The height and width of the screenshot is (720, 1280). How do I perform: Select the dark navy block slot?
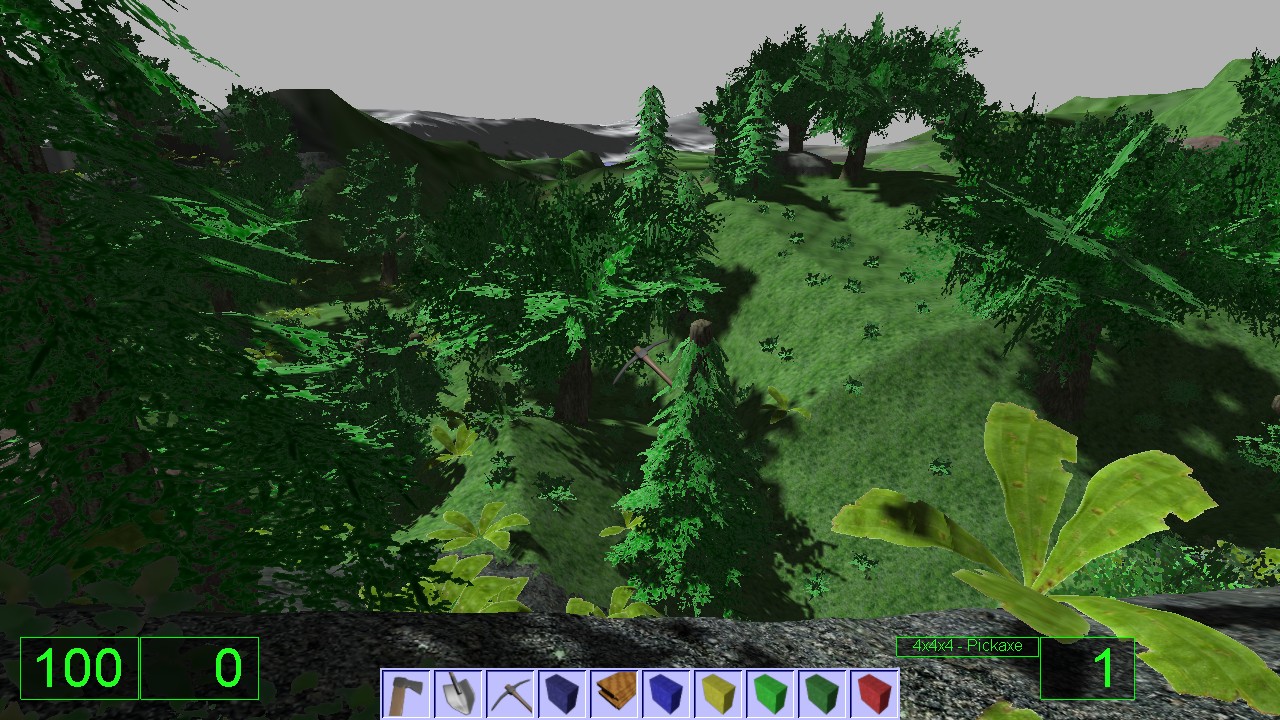tap(562, 694)
